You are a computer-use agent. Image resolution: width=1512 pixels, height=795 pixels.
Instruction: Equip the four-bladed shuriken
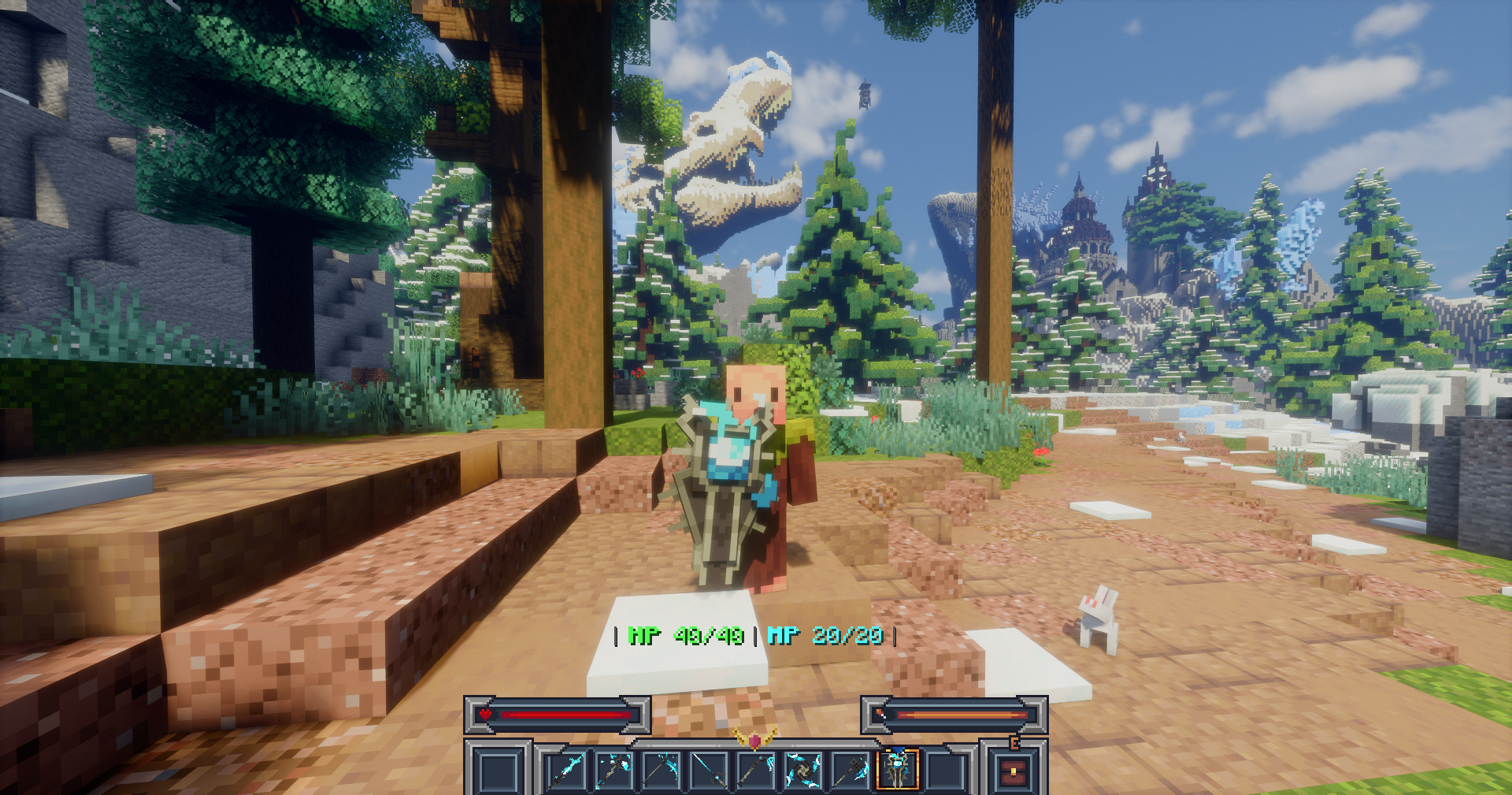(x=803, y=770)
